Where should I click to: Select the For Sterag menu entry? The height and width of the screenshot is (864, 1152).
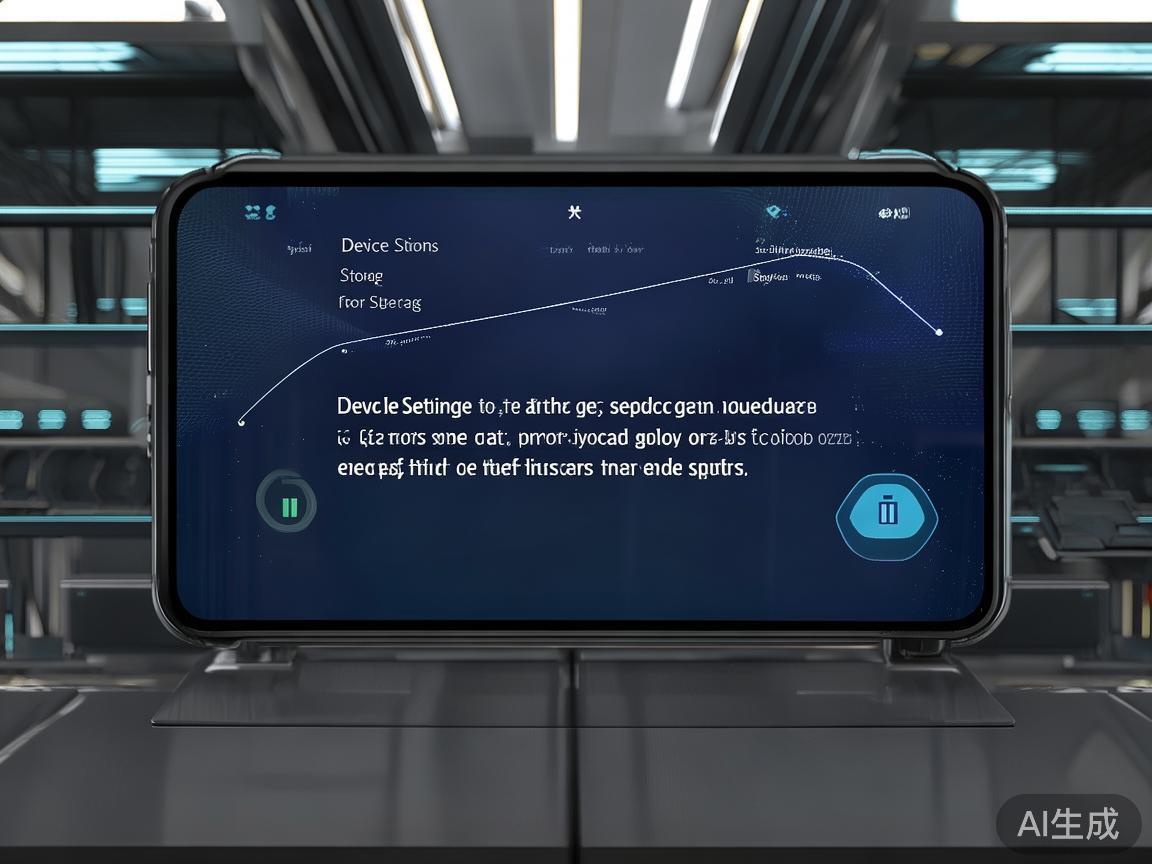coord(380,302)
